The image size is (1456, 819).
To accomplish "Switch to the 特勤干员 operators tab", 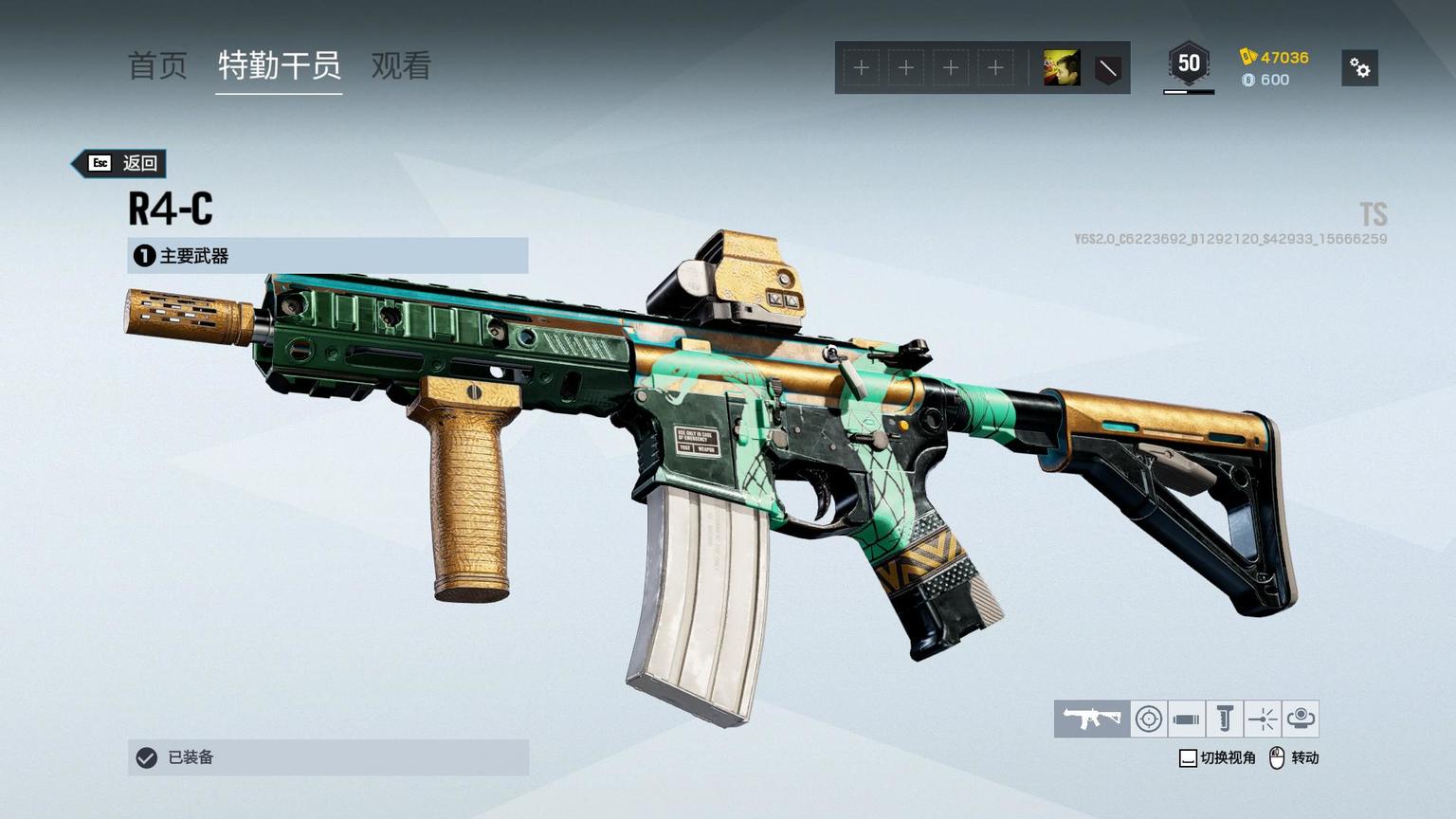I will point(279,65).
